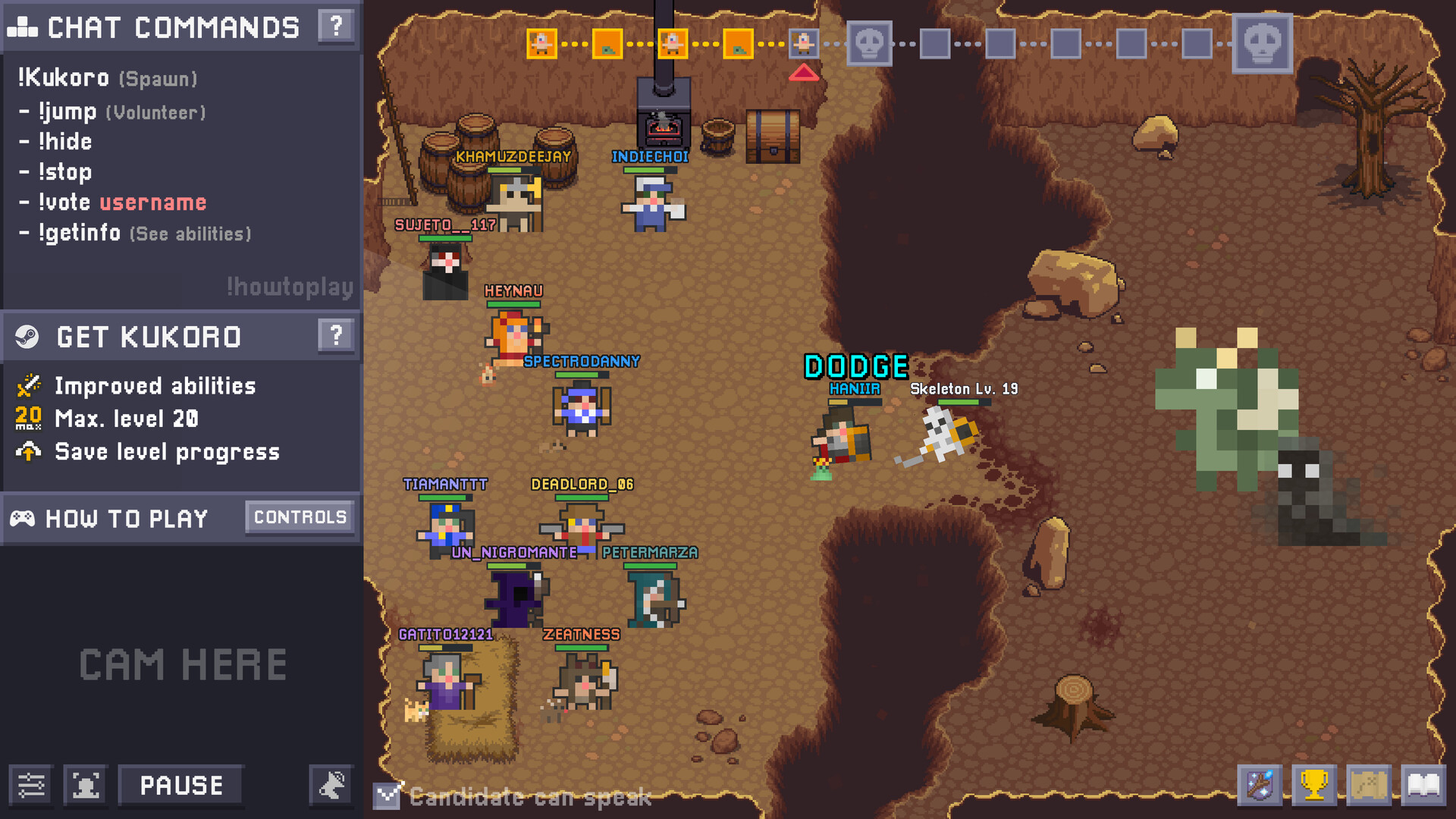Select the megaphone notification icon near Pause
1456x819 pixels.
pyautogui.click(x=331, y=785)
